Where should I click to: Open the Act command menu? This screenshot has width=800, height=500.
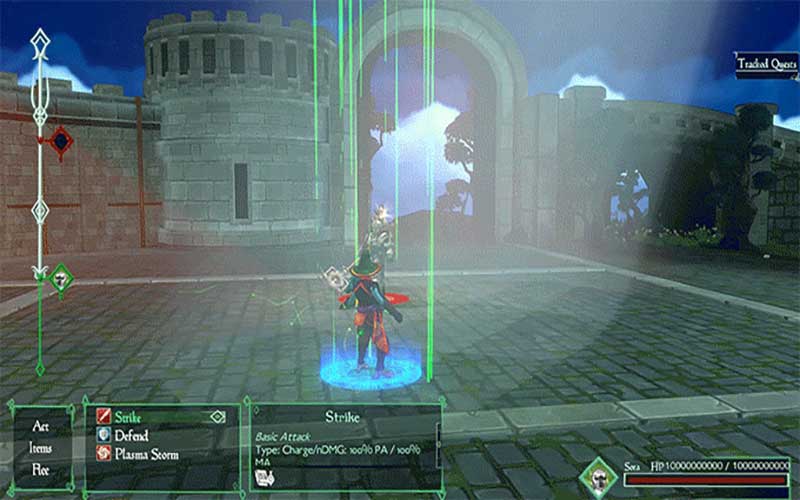coord(41,426)
